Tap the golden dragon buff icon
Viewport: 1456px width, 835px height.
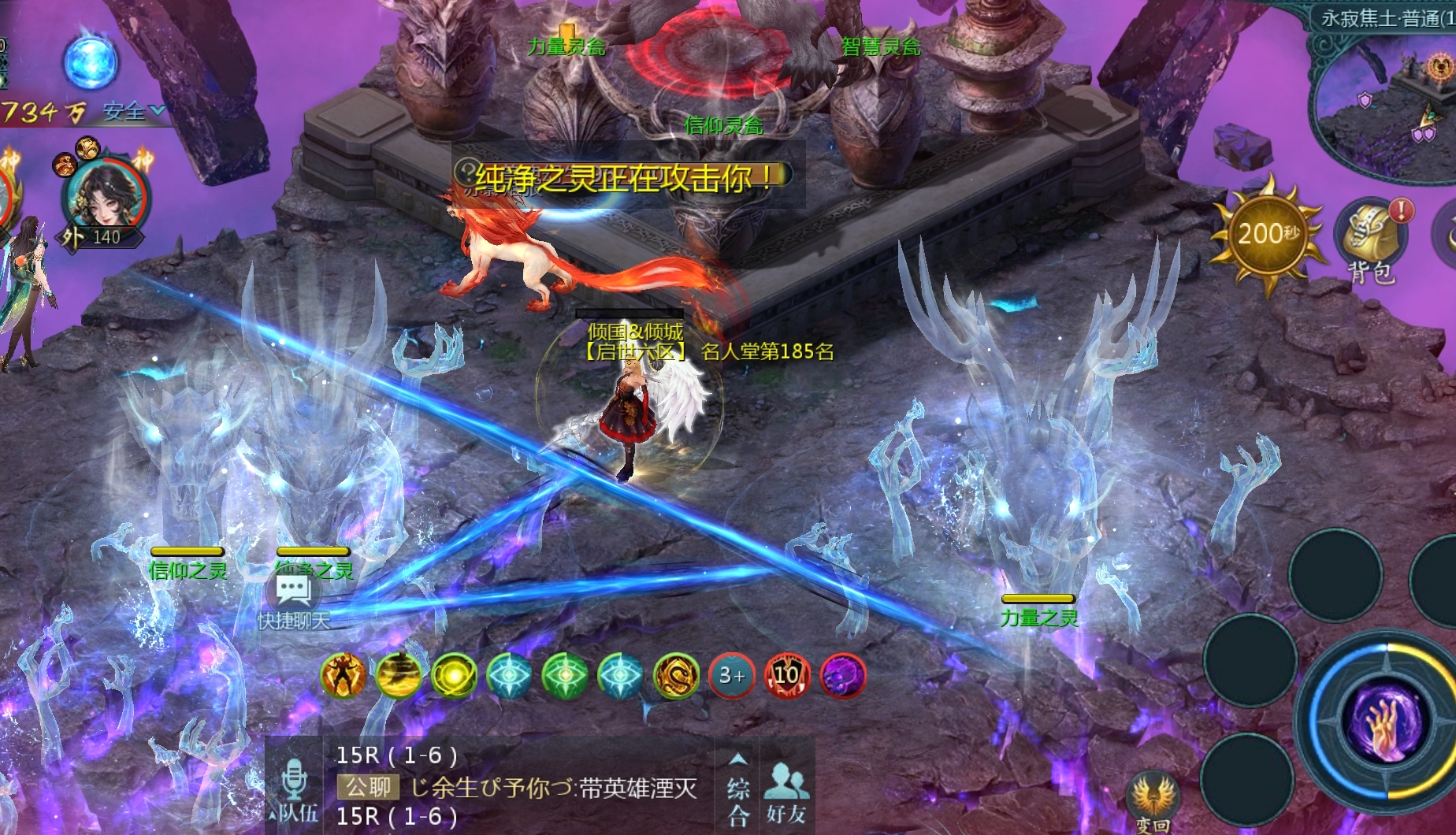coord(676,675)
